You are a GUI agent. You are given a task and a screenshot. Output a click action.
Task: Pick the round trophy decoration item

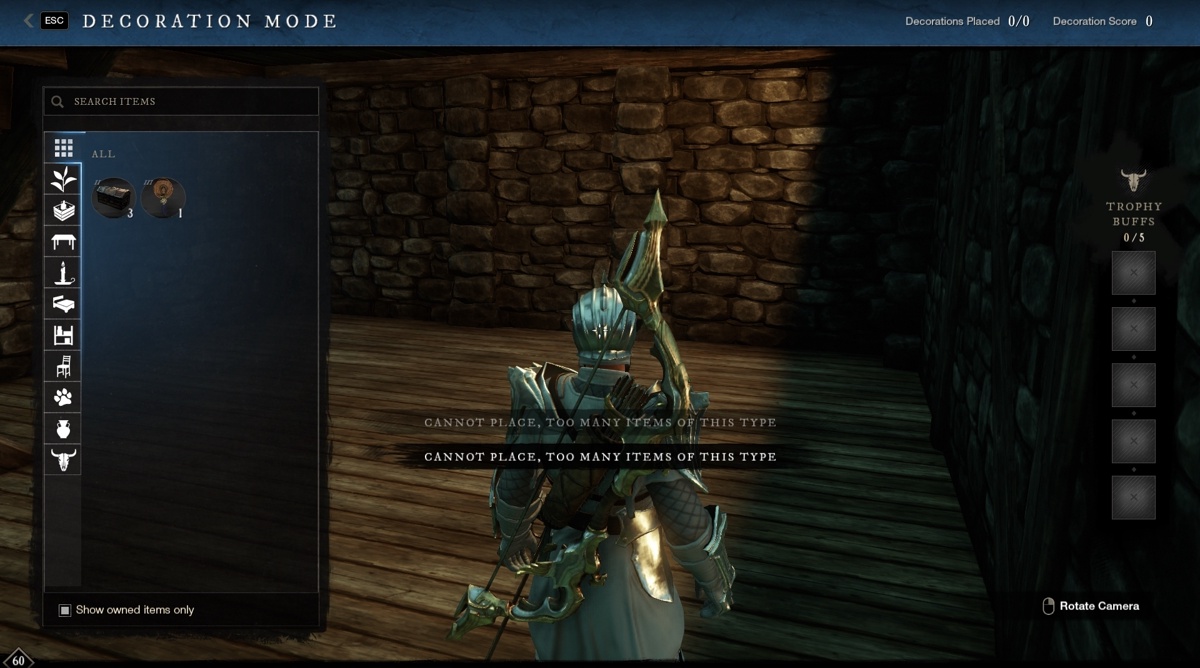[163, 197]
